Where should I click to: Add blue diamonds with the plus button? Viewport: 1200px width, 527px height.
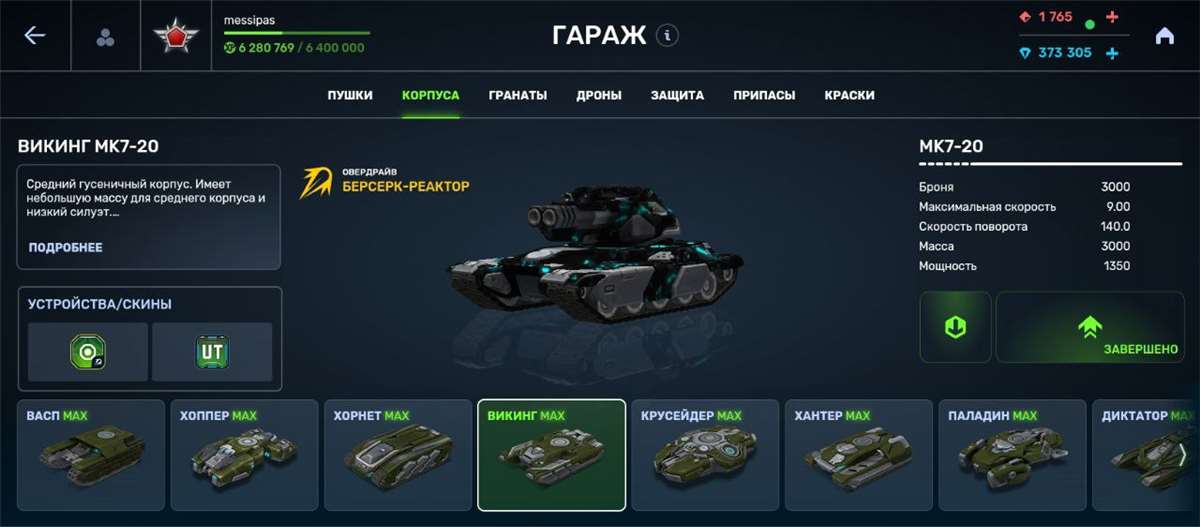(x=1112, y=53)
